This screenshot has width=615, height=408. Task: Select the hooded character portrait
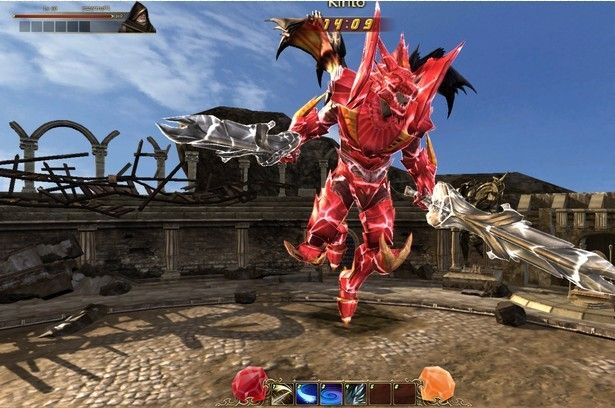[136, 18]
